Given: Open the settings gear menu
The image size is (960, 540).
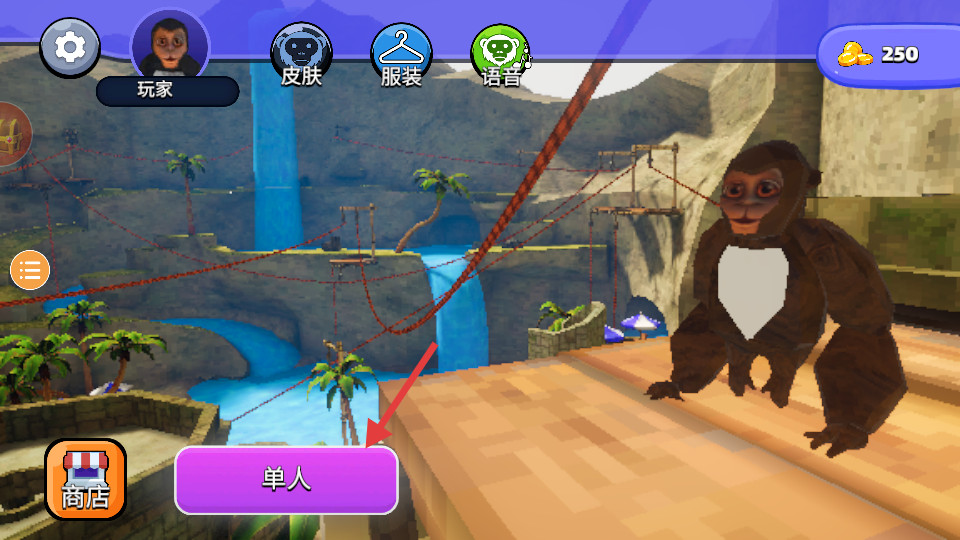Looking at the screenshot, I should (70, 47).
